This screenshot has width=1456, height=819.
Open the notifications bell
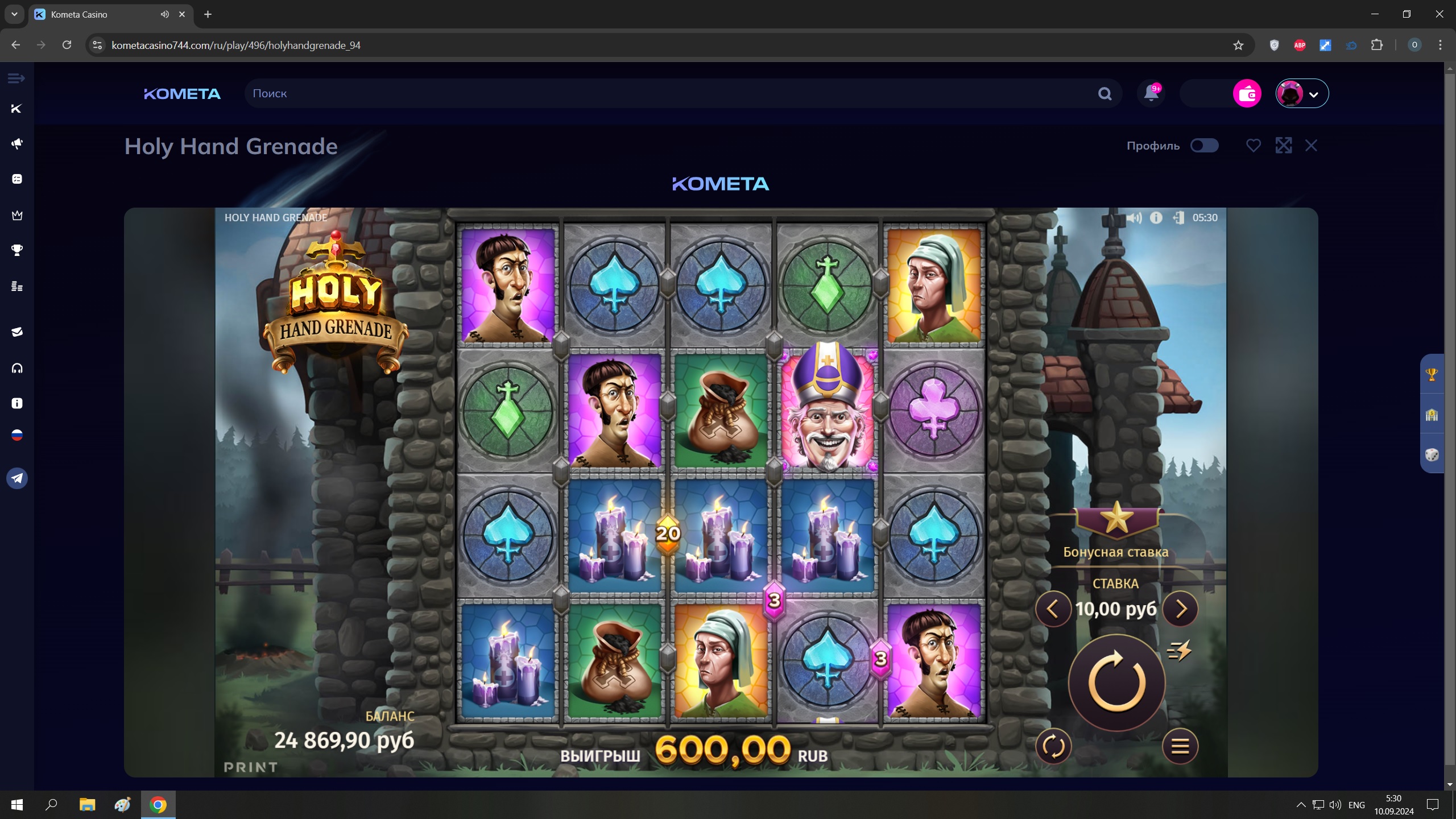(1151, 93)
